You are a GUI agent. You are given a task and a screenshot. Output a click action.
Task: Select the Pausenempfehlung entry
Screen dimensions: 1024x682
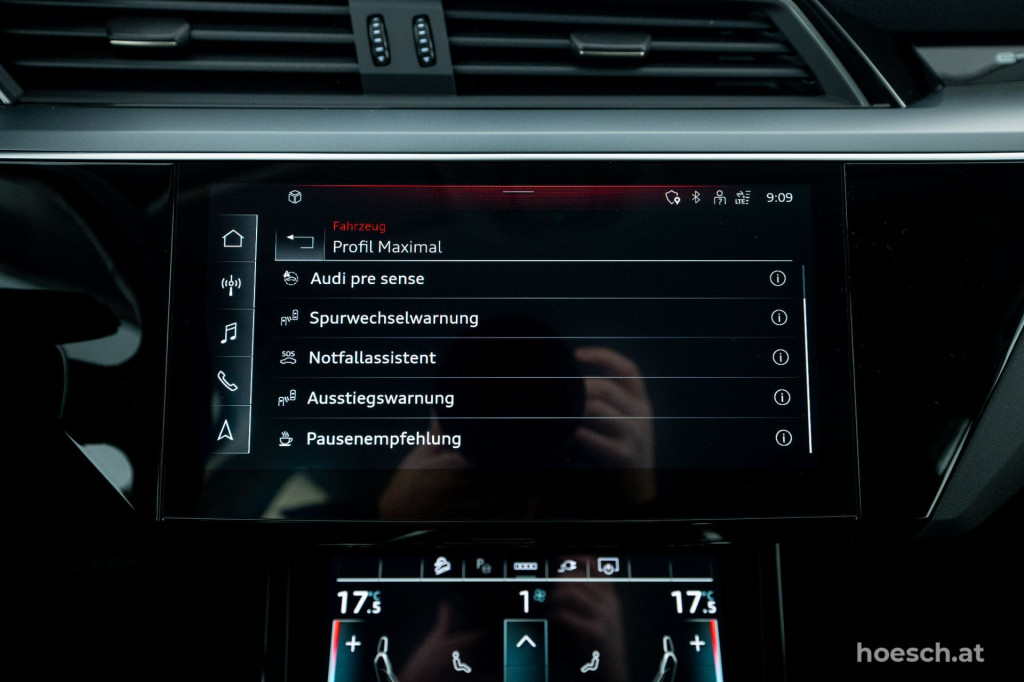point(383,439)
